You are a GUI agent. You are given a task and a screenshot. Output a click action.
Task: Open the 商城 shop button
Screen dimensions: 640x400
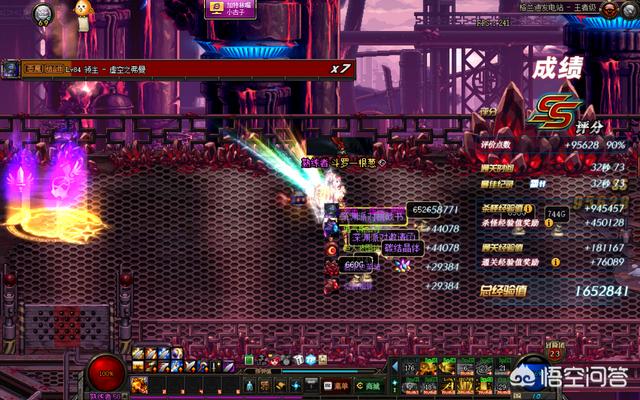pos(372,386)
